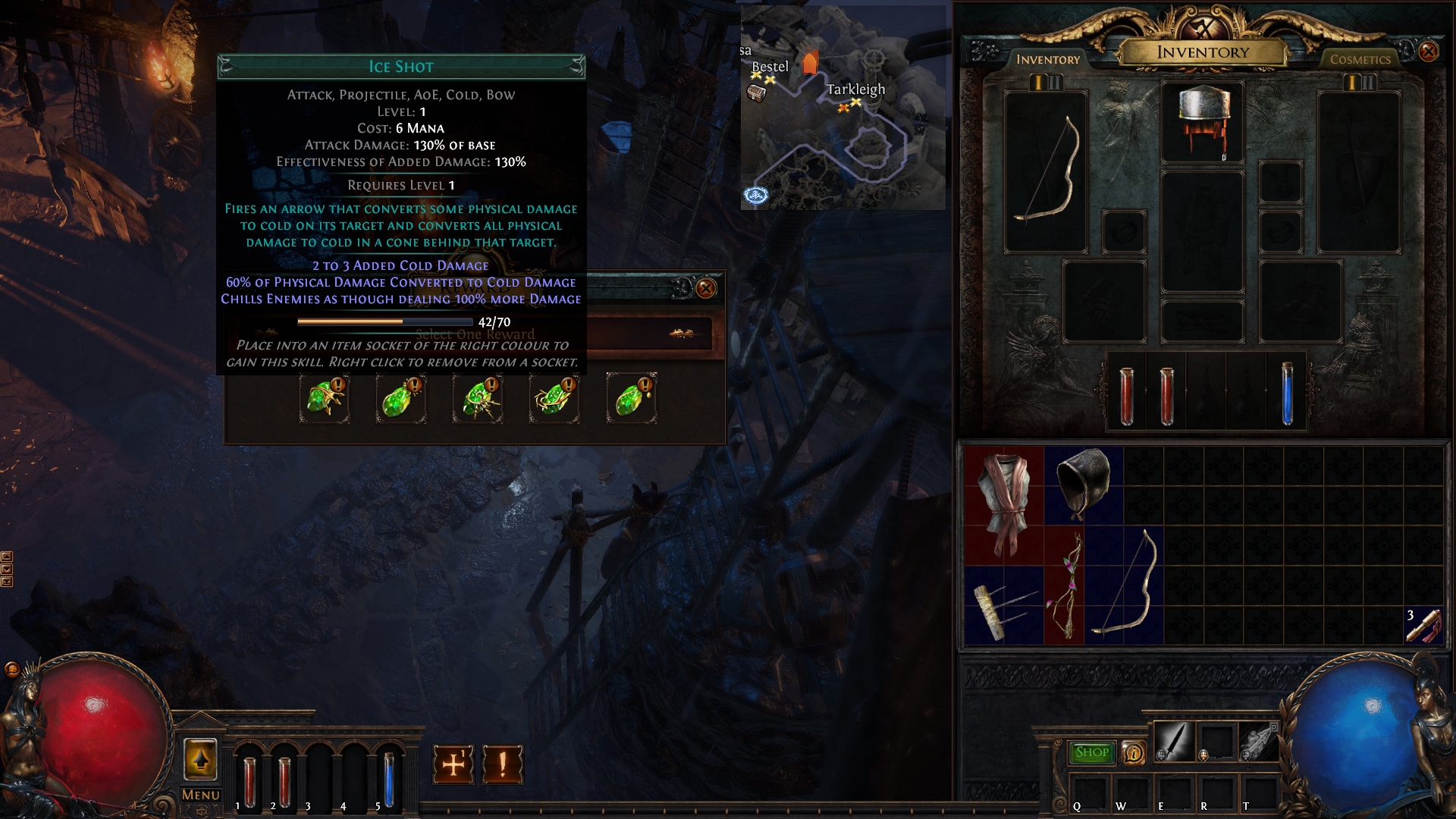
Task: Select the dark leather cap in the bag
Action: (1083, 484)
